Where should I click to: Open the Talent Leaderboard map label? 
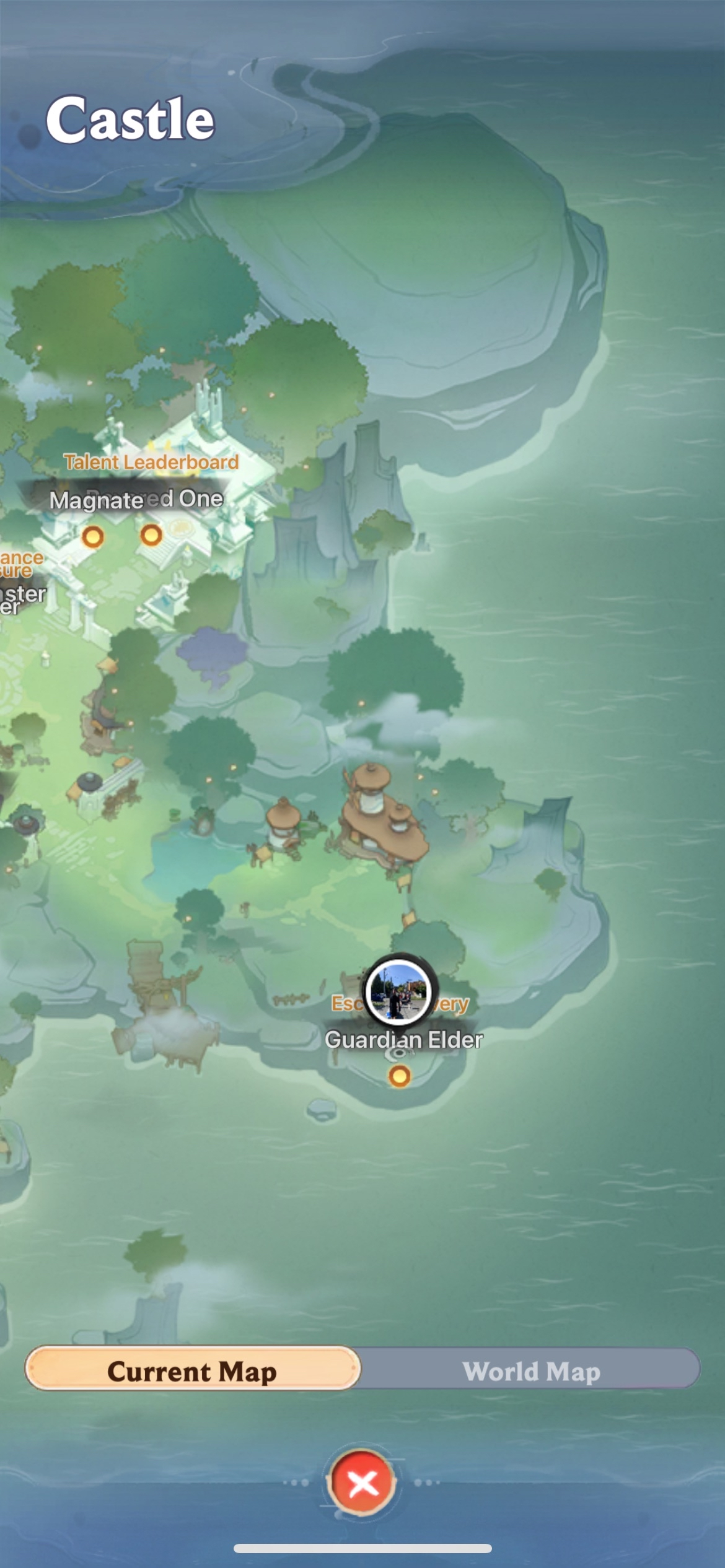point(151,462)
